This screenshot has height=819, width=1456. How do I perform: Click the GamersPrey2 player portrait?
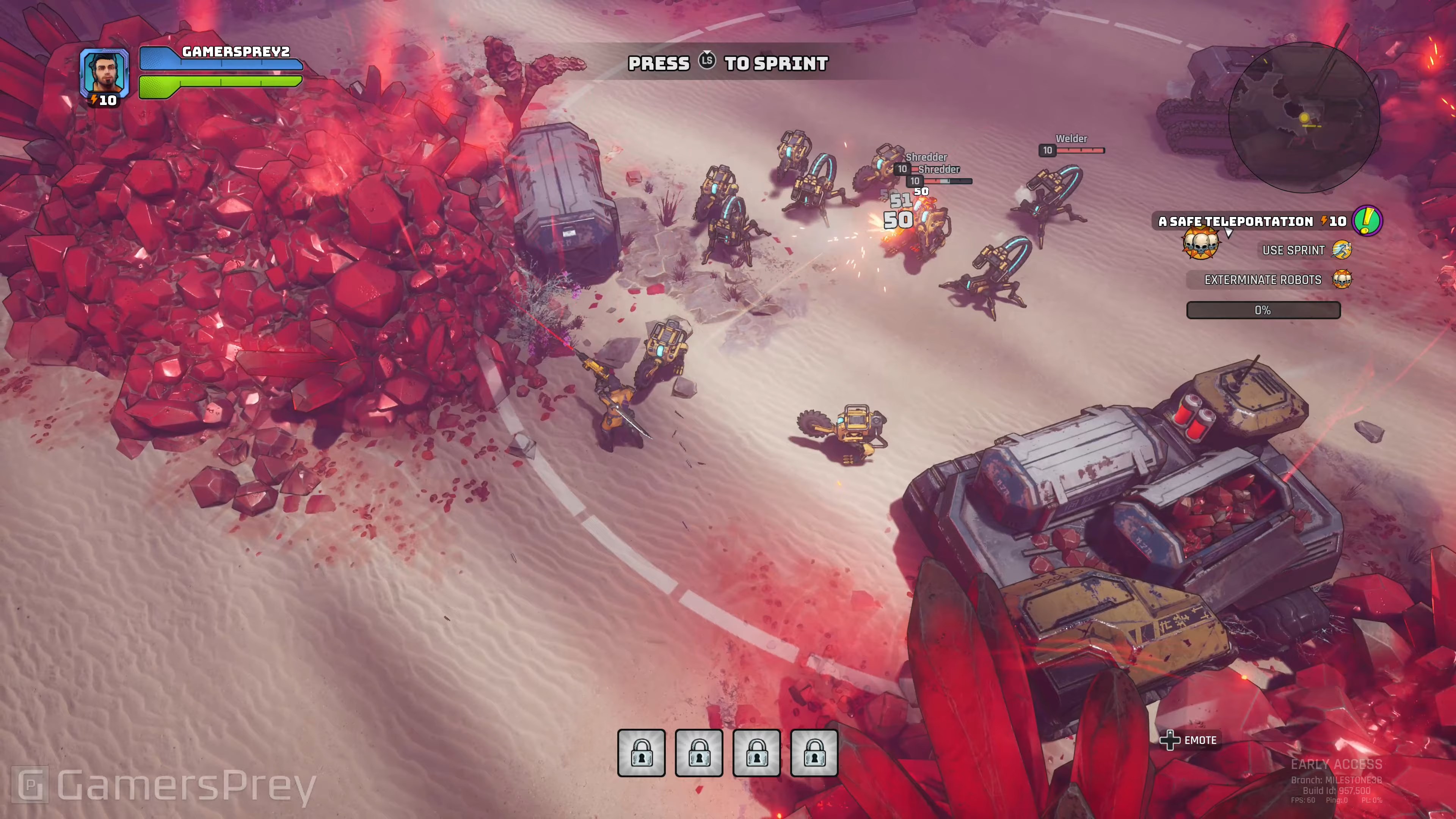point(104,72)
